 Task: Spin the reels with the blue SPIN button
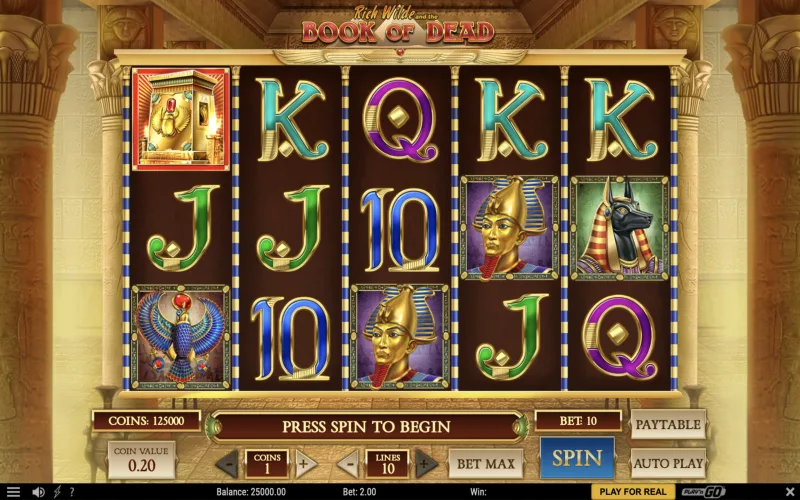(x=577, y=459)
